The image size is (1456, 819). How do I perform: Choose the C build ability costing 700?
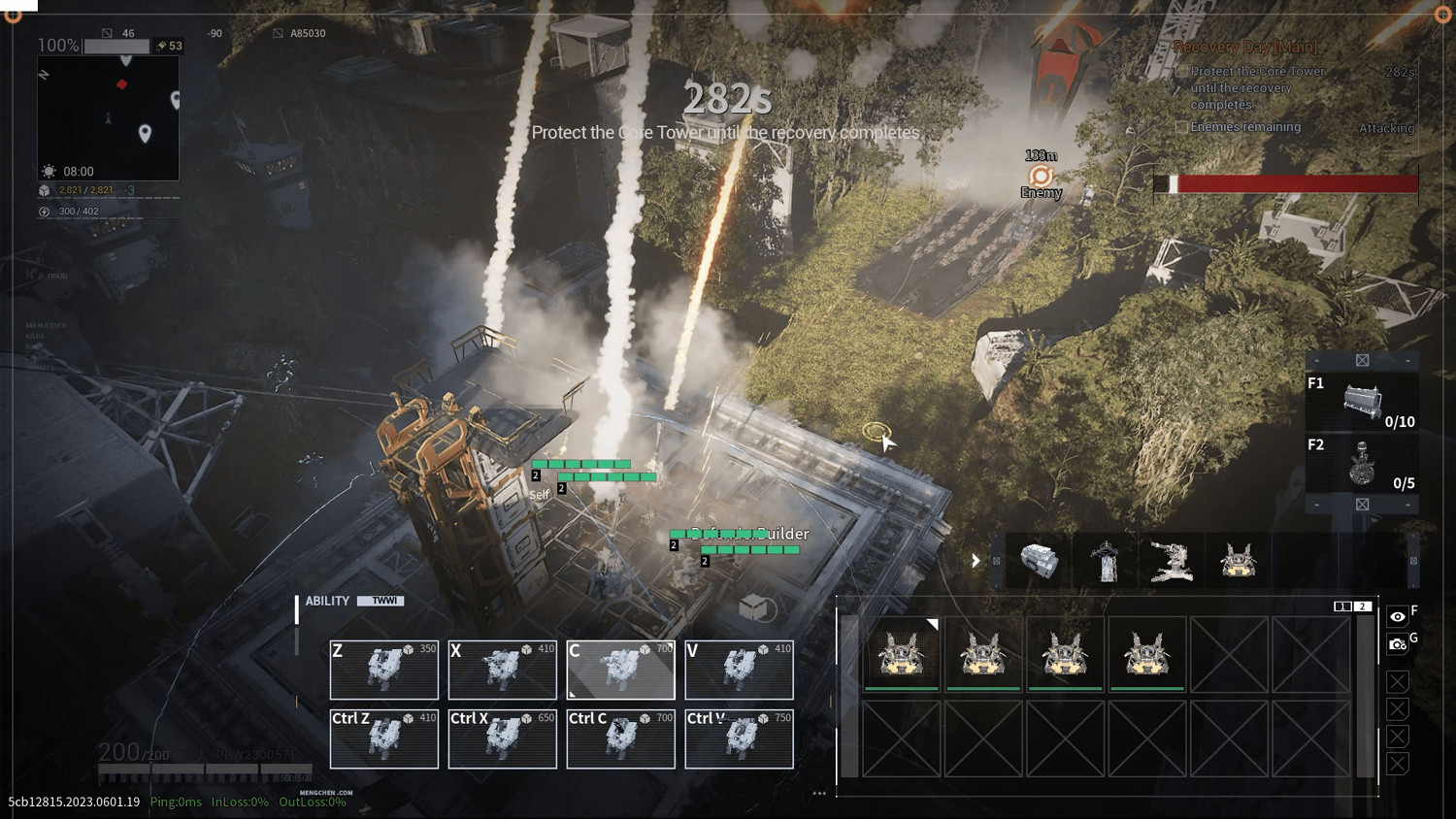(x=620, y=670)
